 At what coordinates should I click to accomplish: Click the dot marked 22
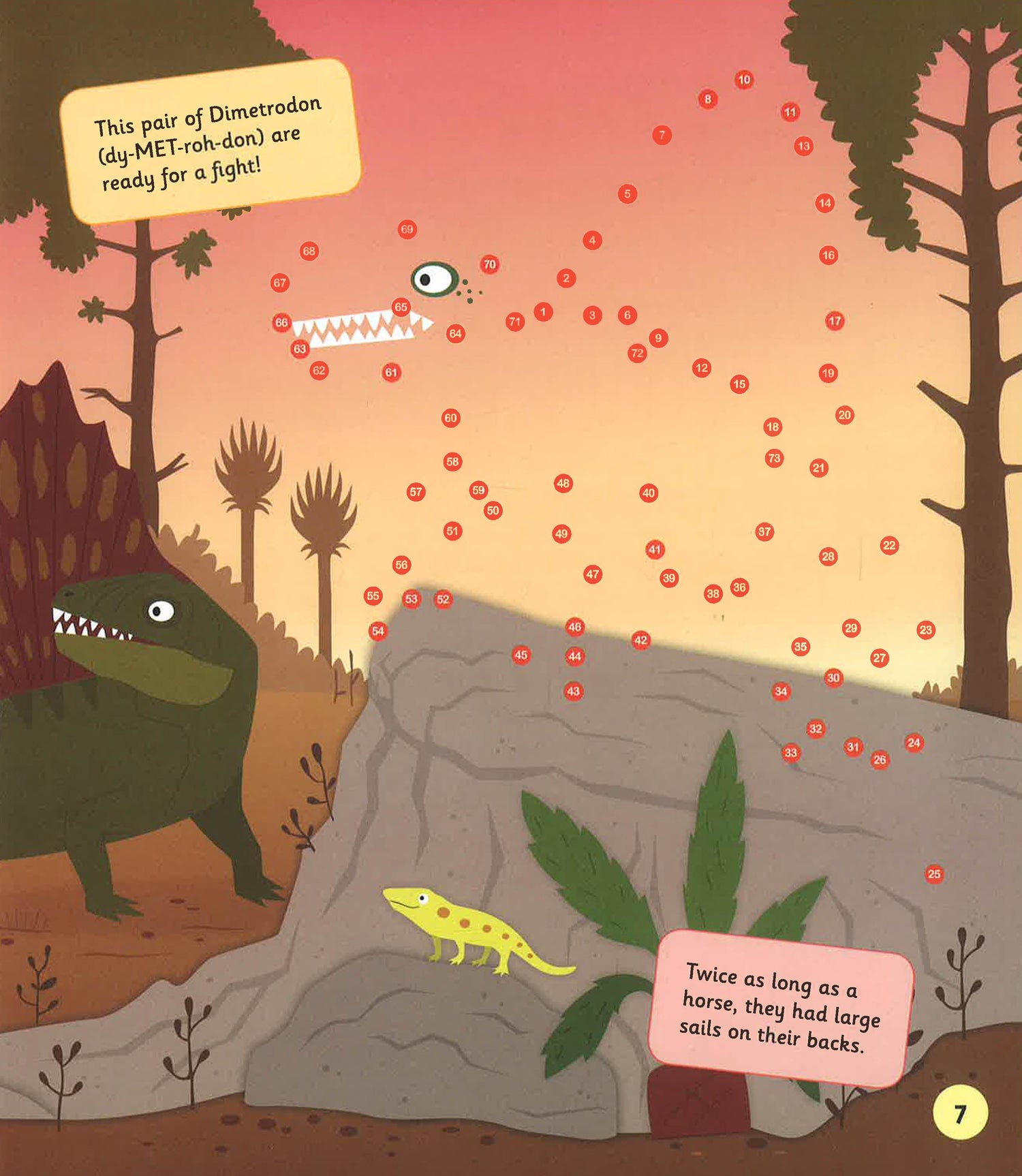coord(889,545)
